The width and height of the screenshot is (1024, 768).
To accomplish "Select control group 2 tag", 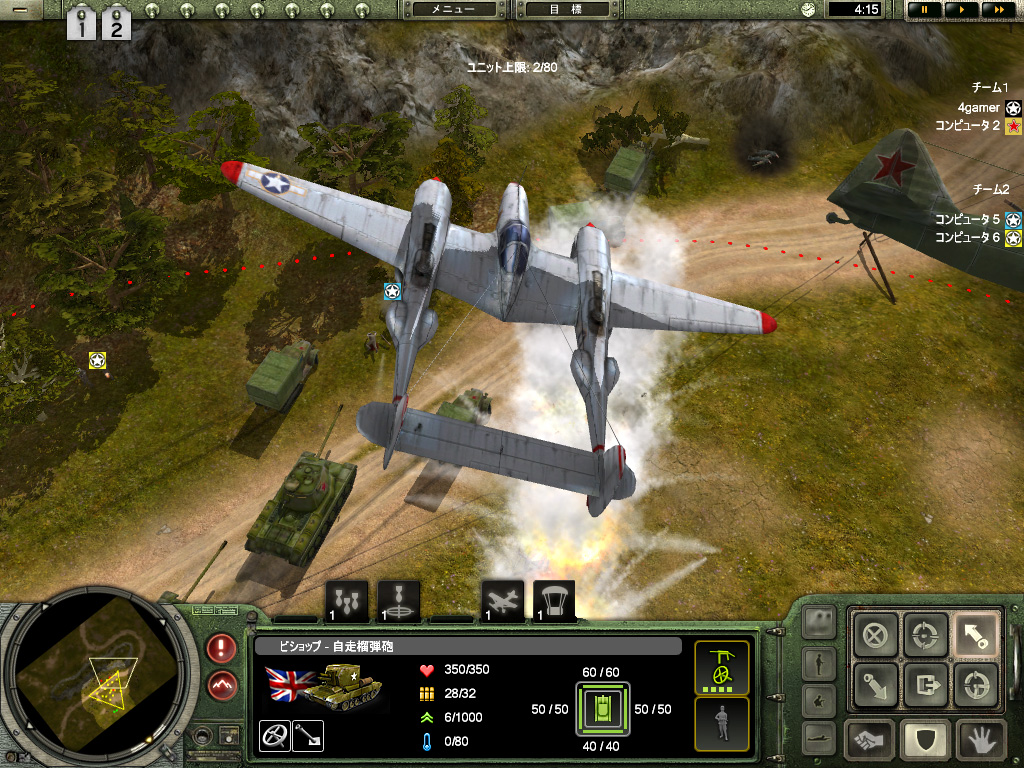I will (117, 23).
